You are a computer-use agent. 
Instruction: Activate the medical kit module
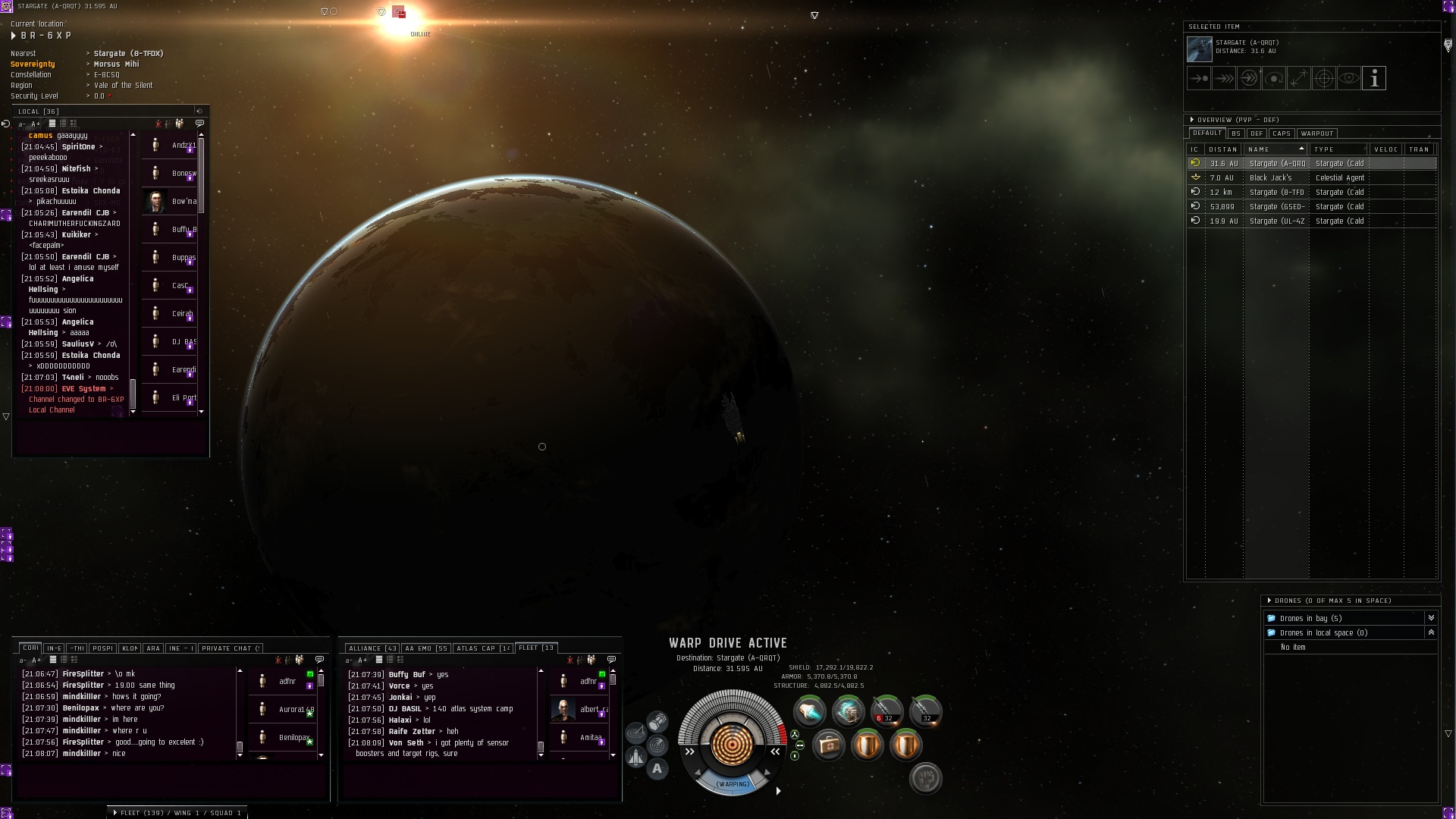click(829, 745)
